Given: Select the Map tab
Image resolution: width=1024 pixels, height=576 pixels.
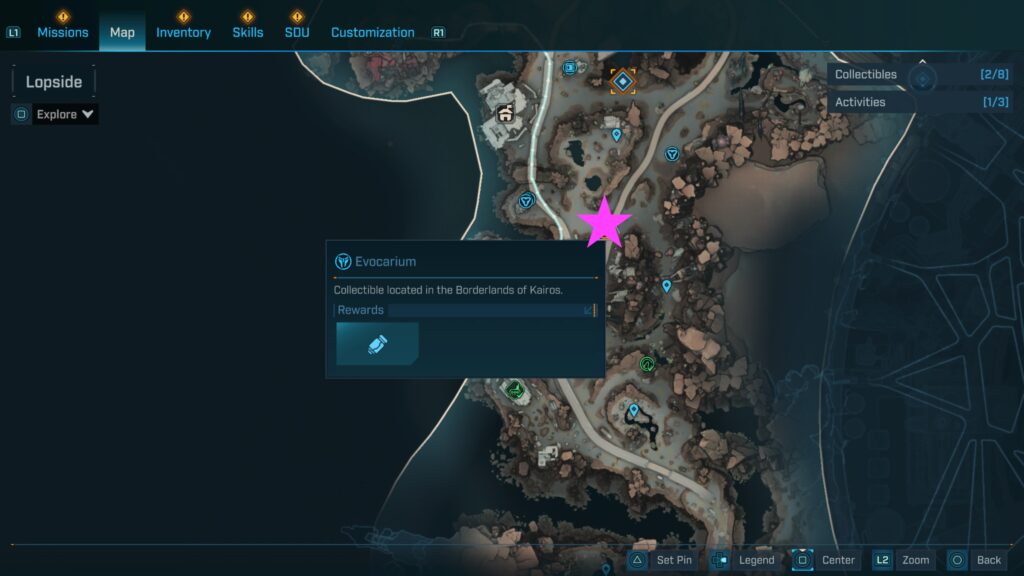Looking at the screenshot, I should click(x=122, y=32).
